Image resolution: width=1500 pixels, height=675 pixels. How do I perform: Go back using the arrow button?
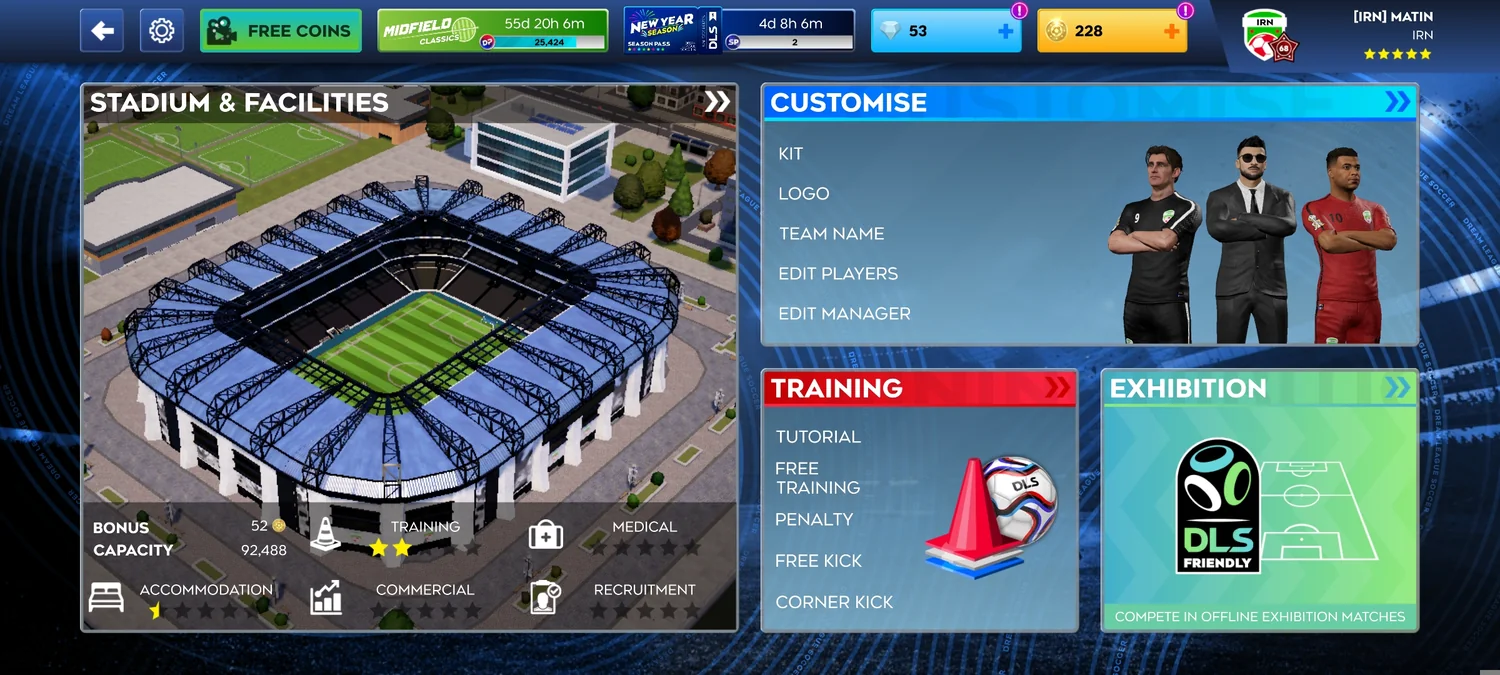[x=102, y=31]
